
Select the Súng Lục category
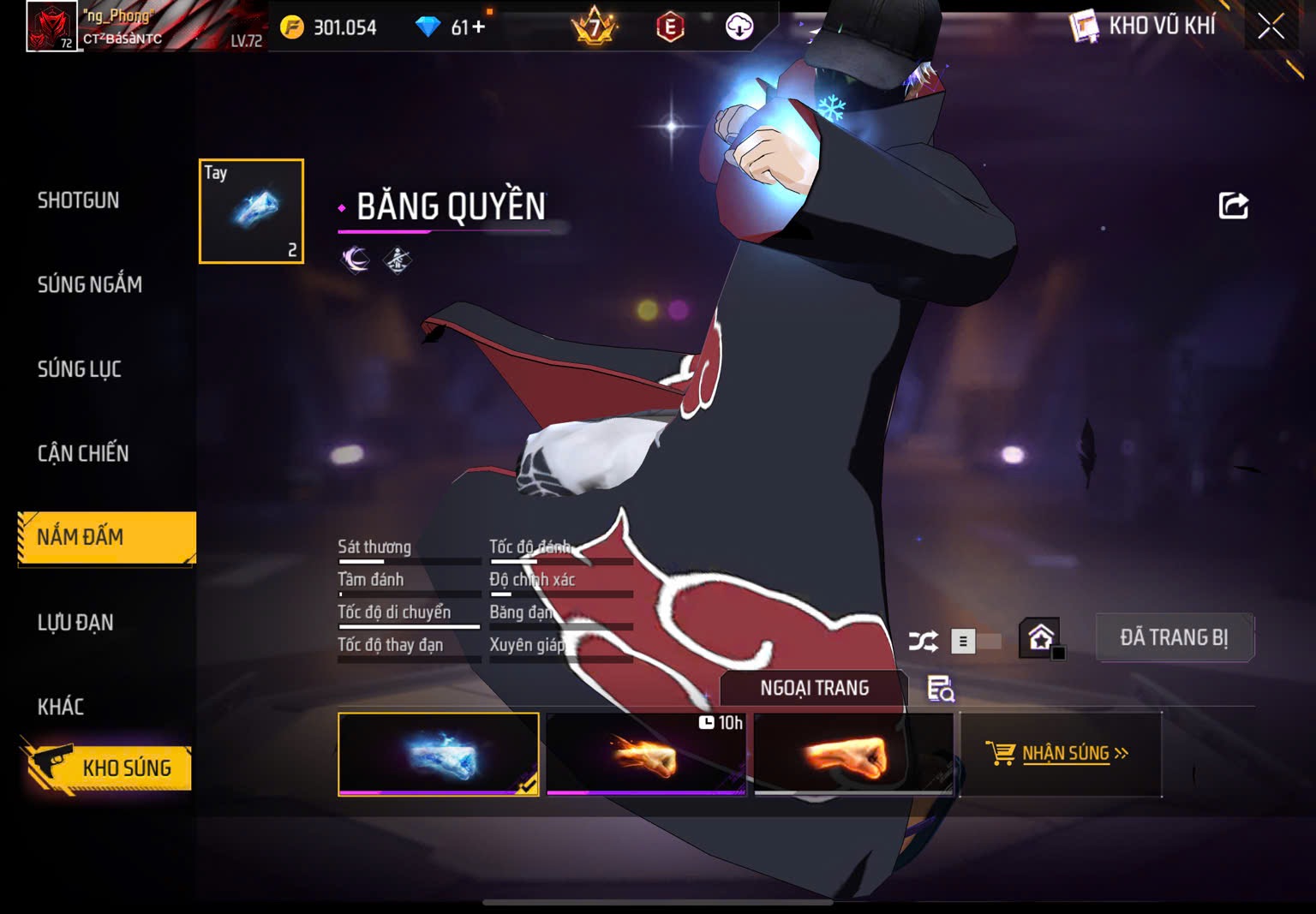coord(79,369)
